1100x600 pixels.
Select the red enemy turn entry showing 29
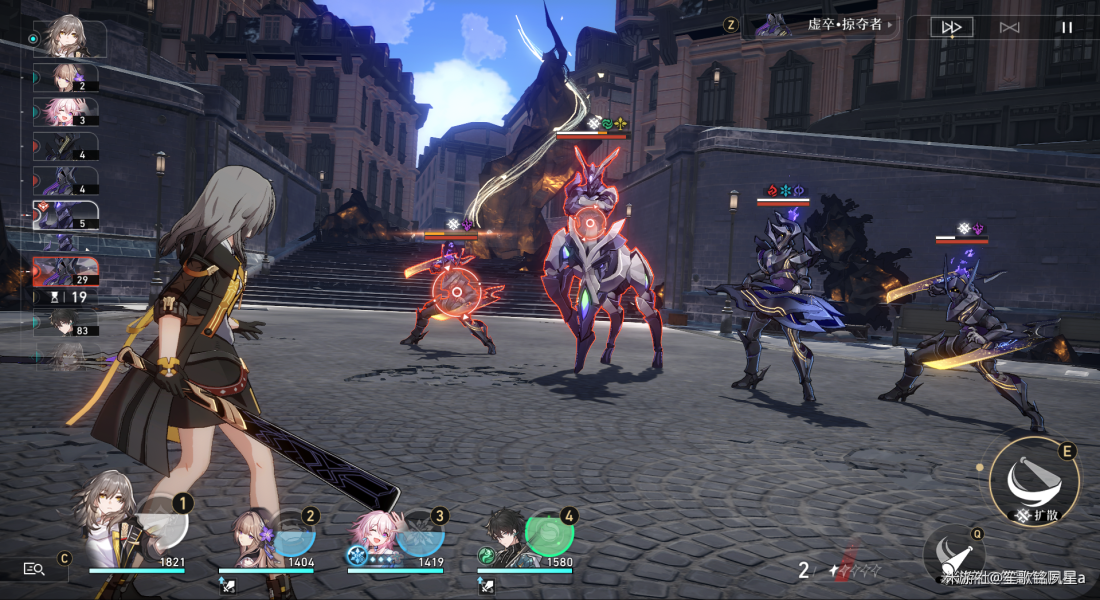[x=66, y=271]
